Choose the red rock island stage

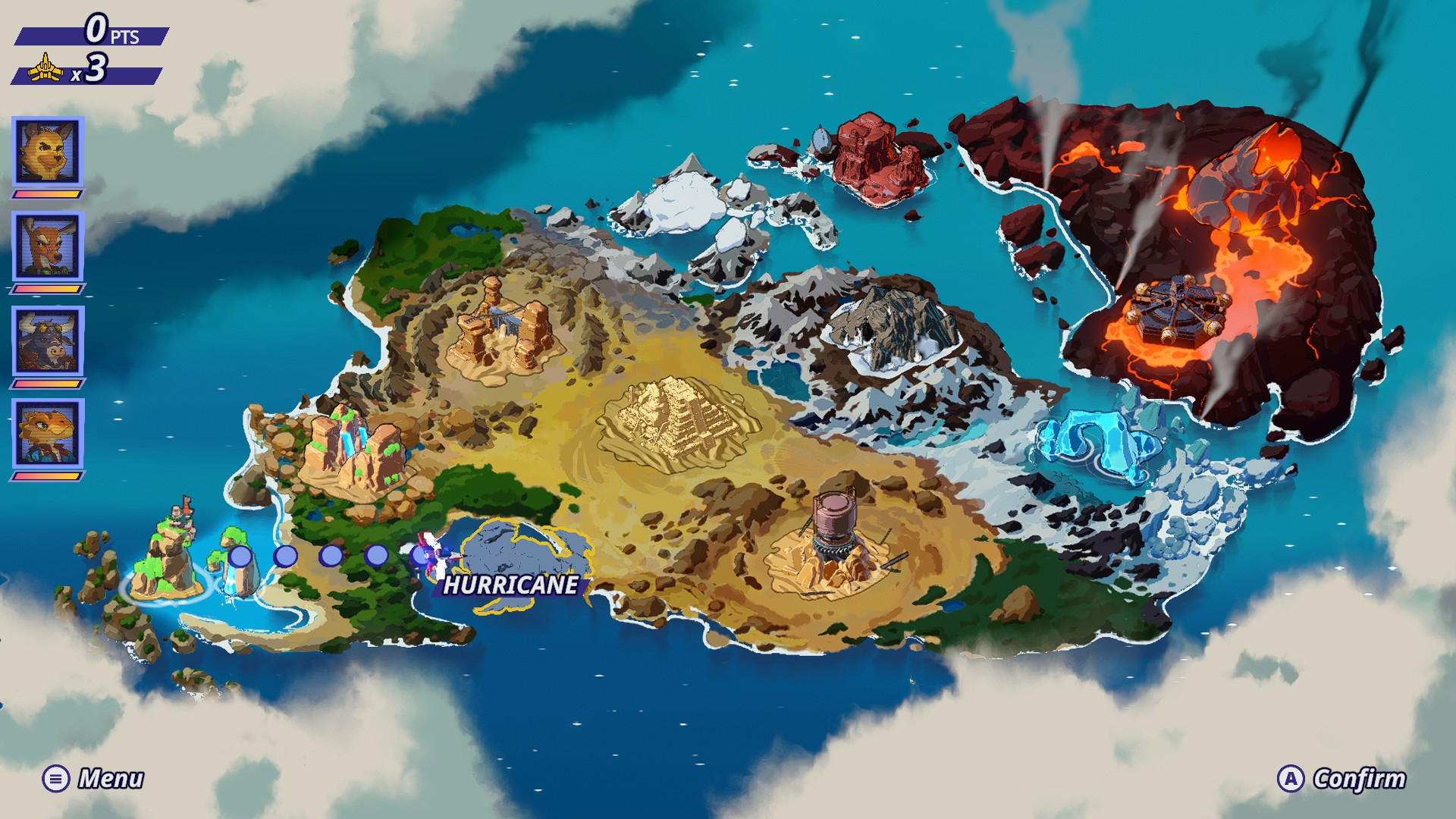pyautogui.click(x=878, y=157)
